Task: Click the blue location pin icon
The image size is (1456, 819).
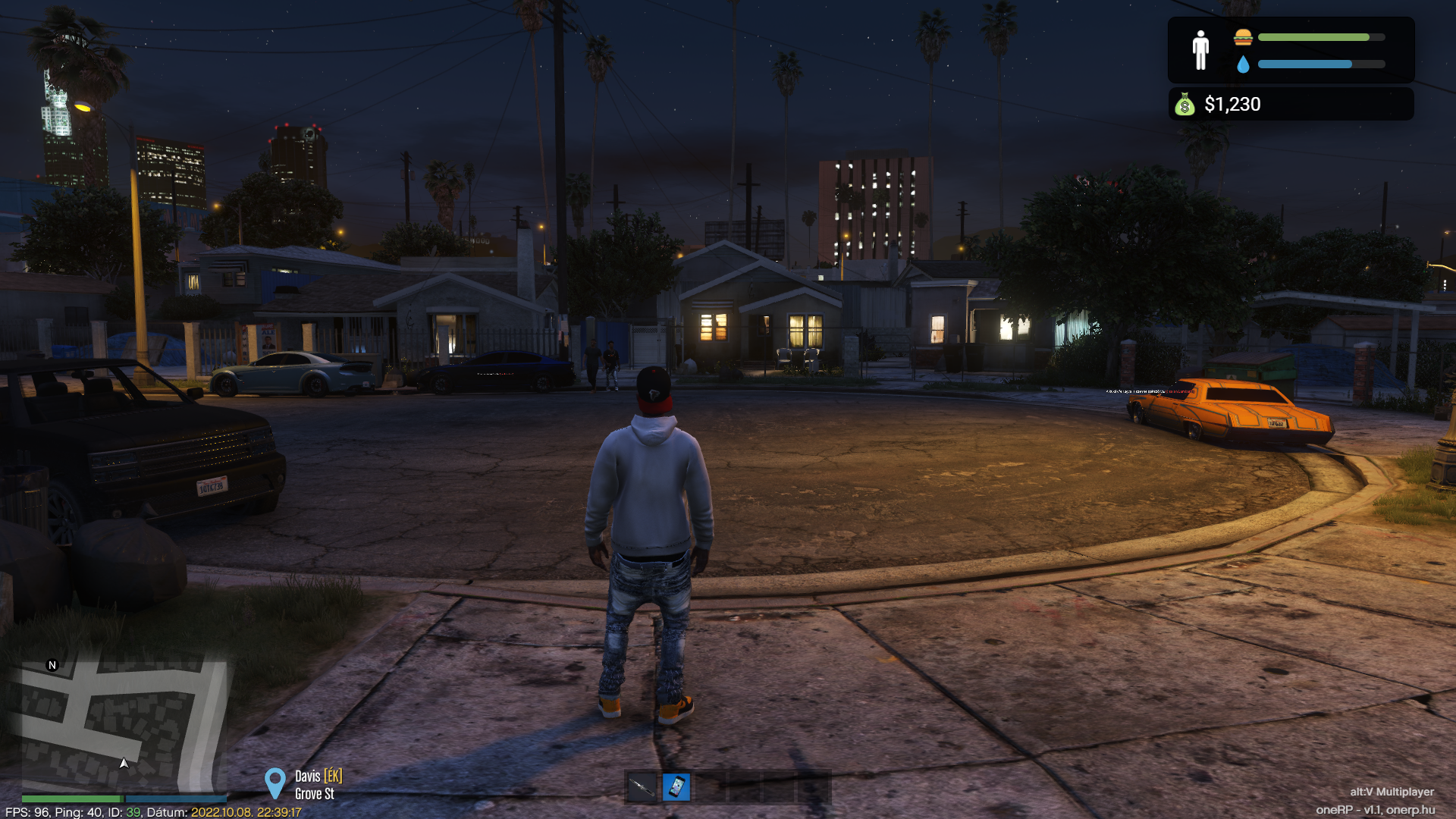Action: tap(275, 783)
